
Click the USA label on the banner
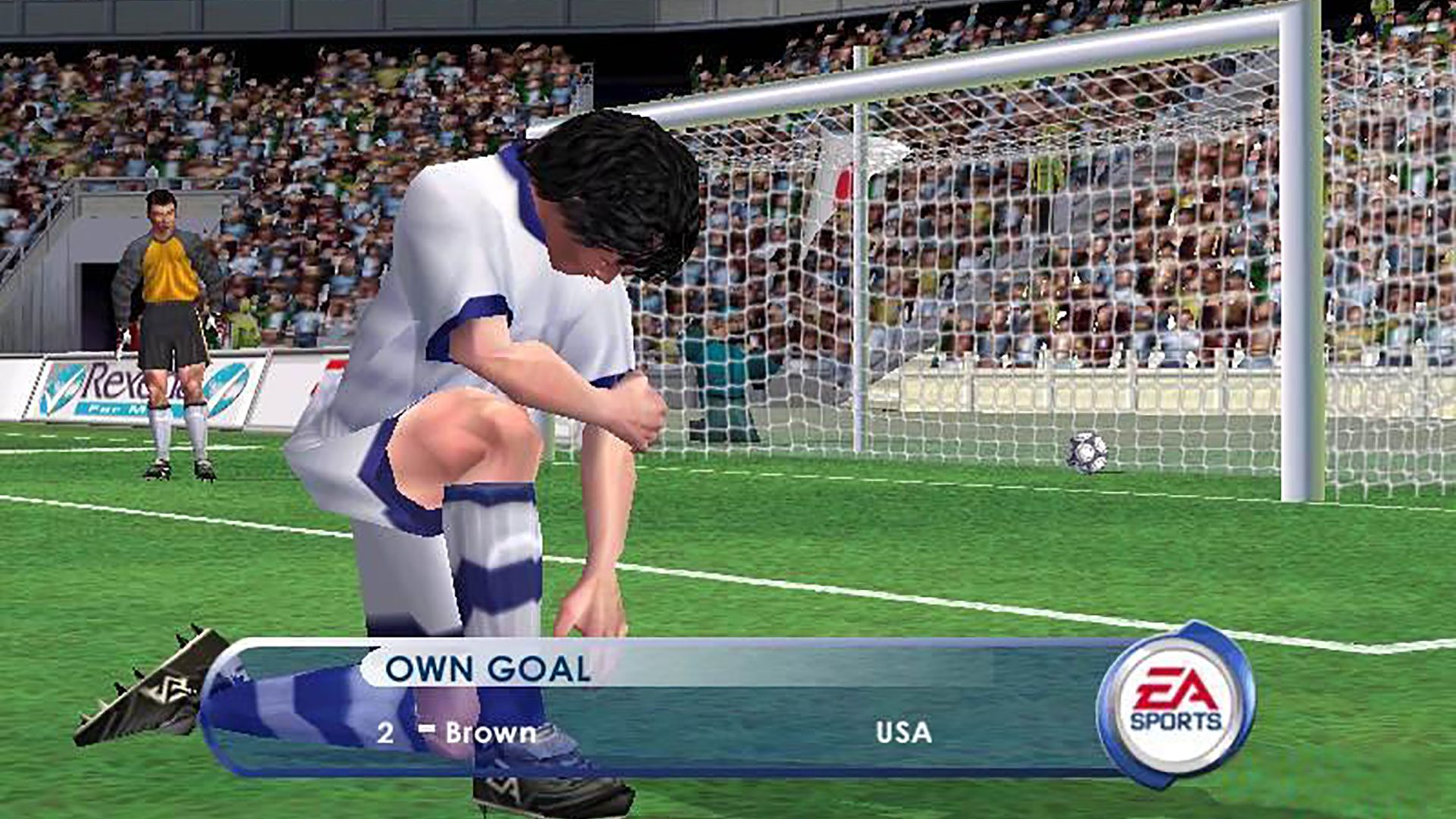pyautogui.click(x=902, y=733)
